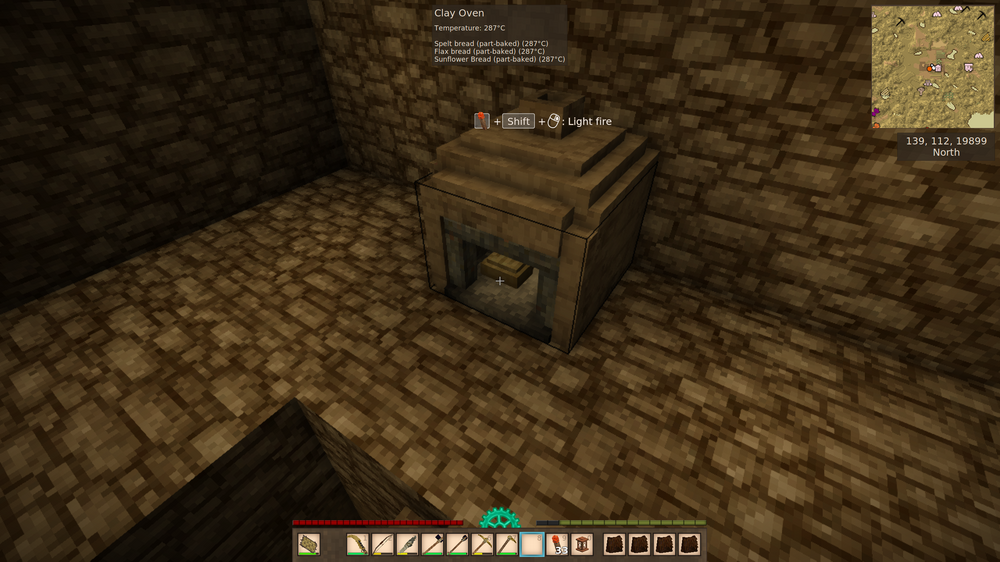1000x562 pixels.
Task: Select the bow in the hotbar
Action: 383,545
